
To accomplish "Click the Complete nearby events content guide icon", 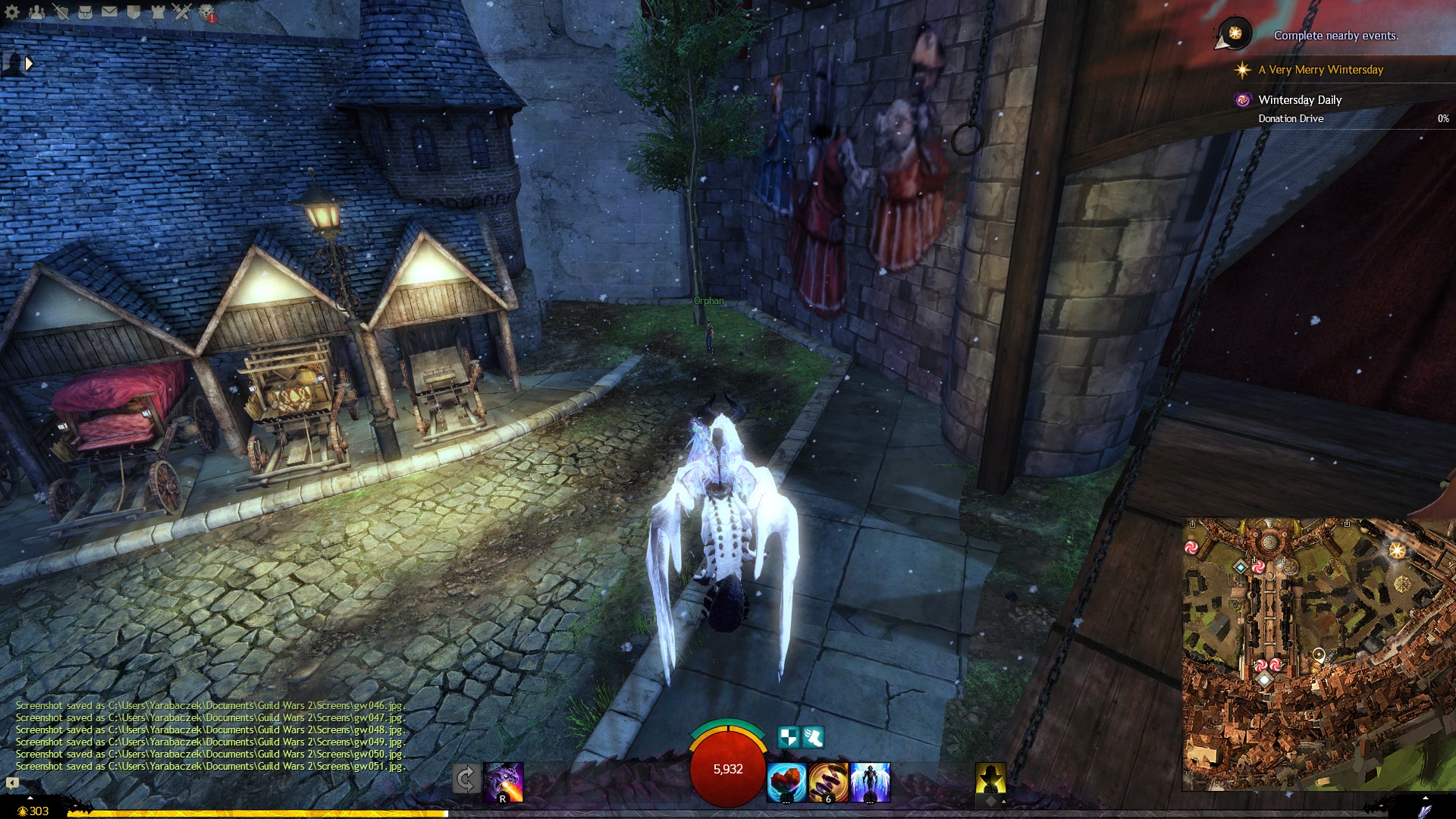I will point(1235,33).
